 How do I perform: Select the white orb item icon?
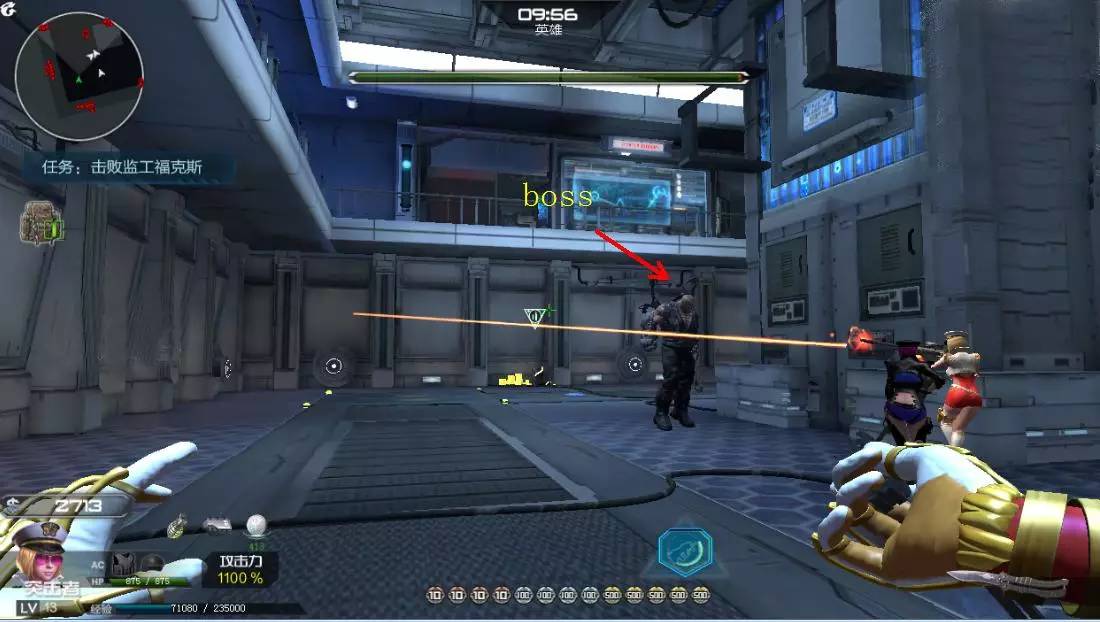click(256, 524)
